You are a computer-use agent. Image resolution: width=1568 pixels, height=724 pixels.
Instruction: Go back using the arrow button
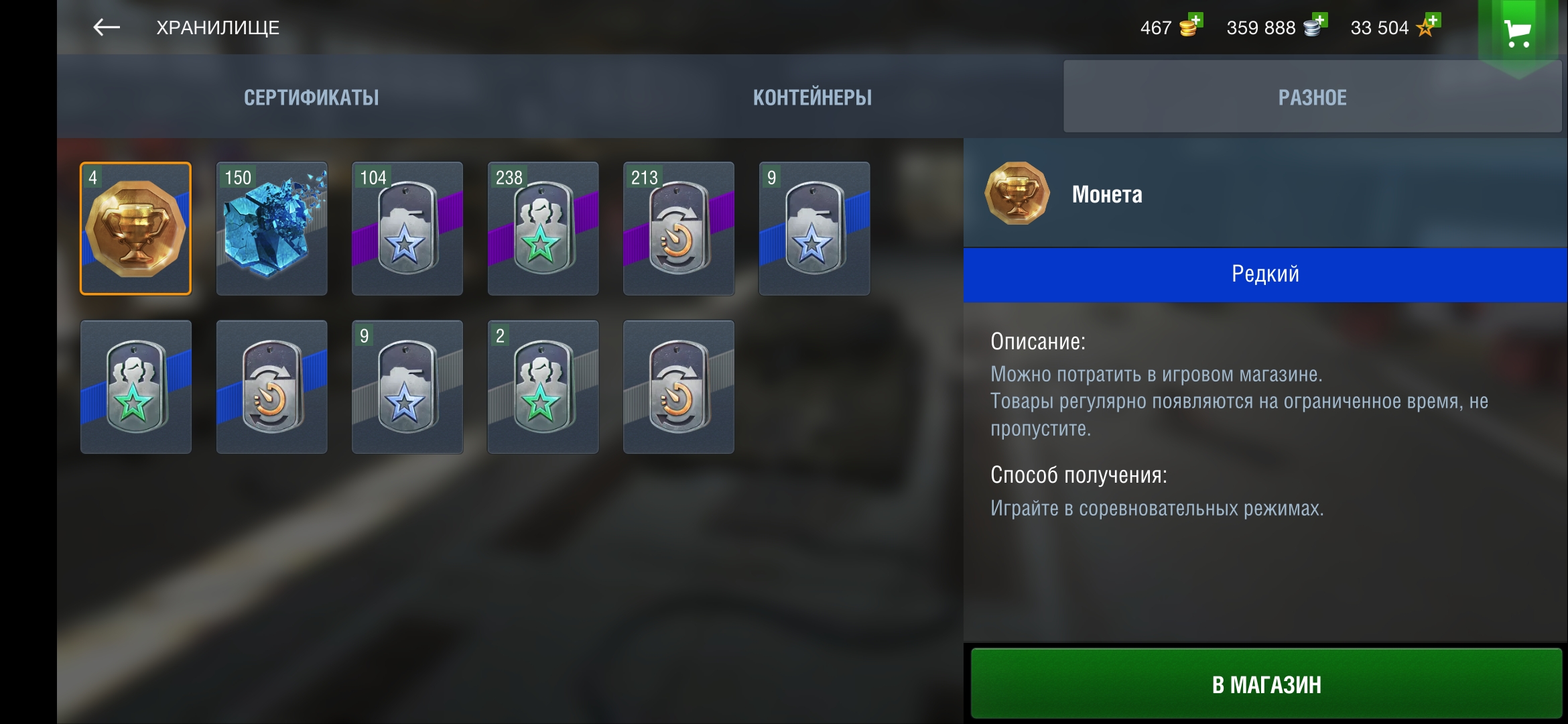(106, 27)
